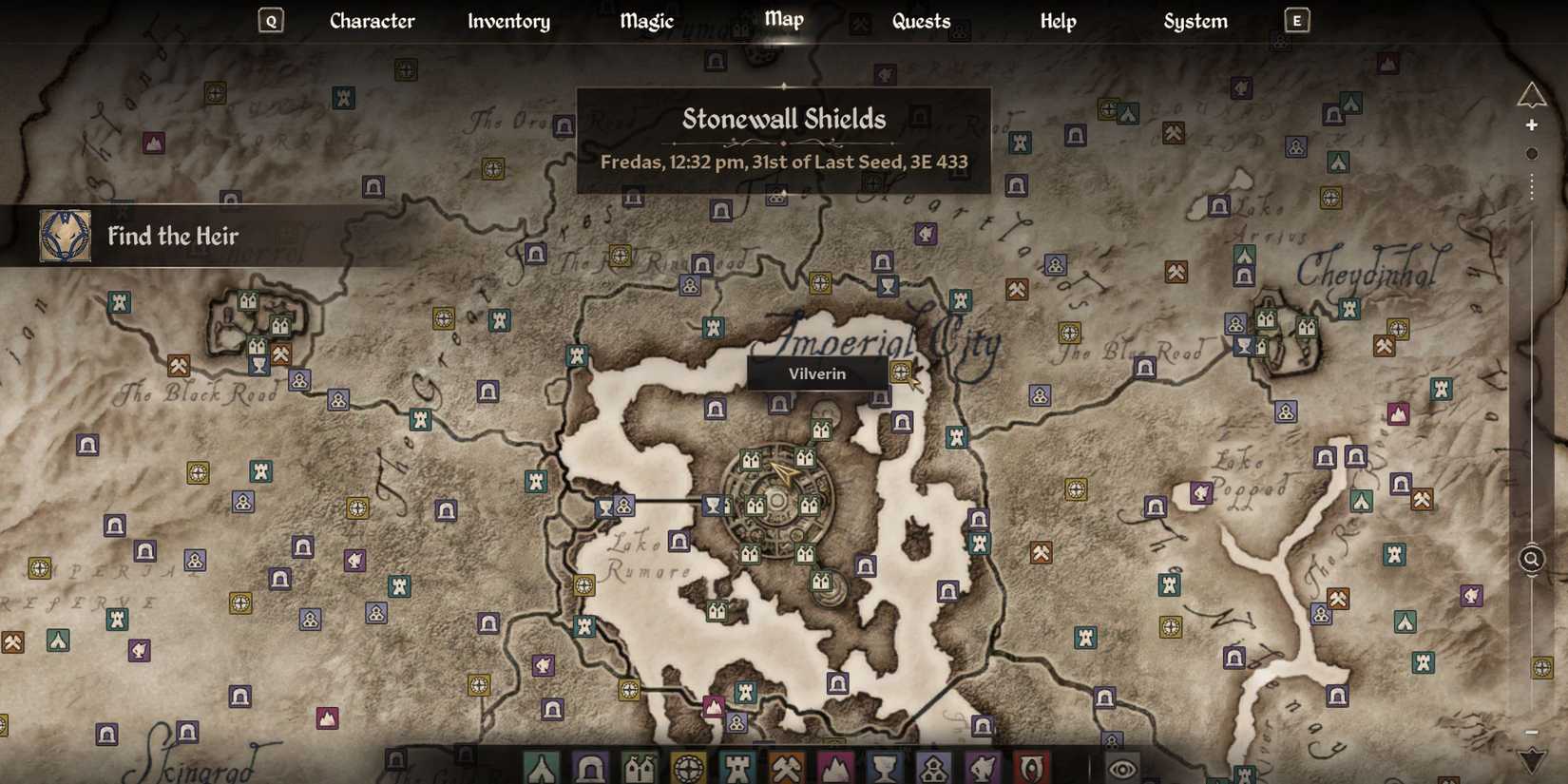
Task: Open the Quests menu
Action: (x=921, y=21)
